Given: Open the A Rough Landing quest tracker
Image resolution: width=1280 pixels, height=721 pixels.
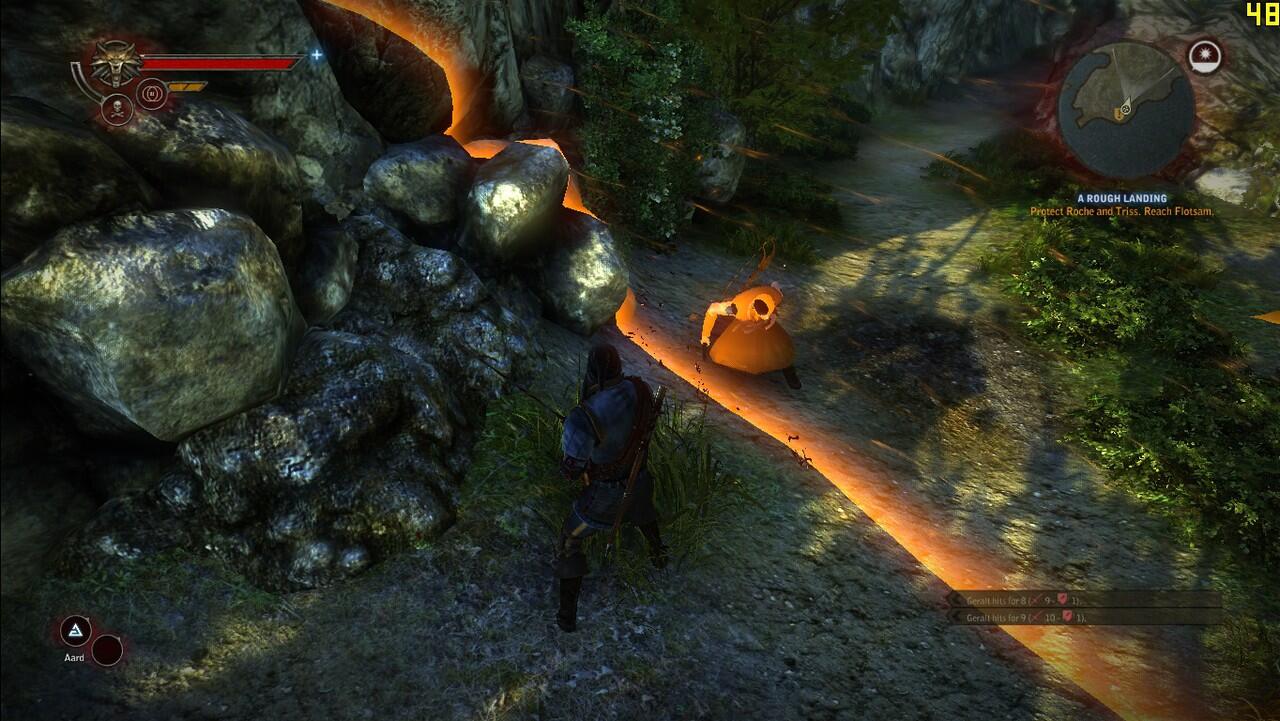Looking at the screenshot, I should [x=1122, y=199].
